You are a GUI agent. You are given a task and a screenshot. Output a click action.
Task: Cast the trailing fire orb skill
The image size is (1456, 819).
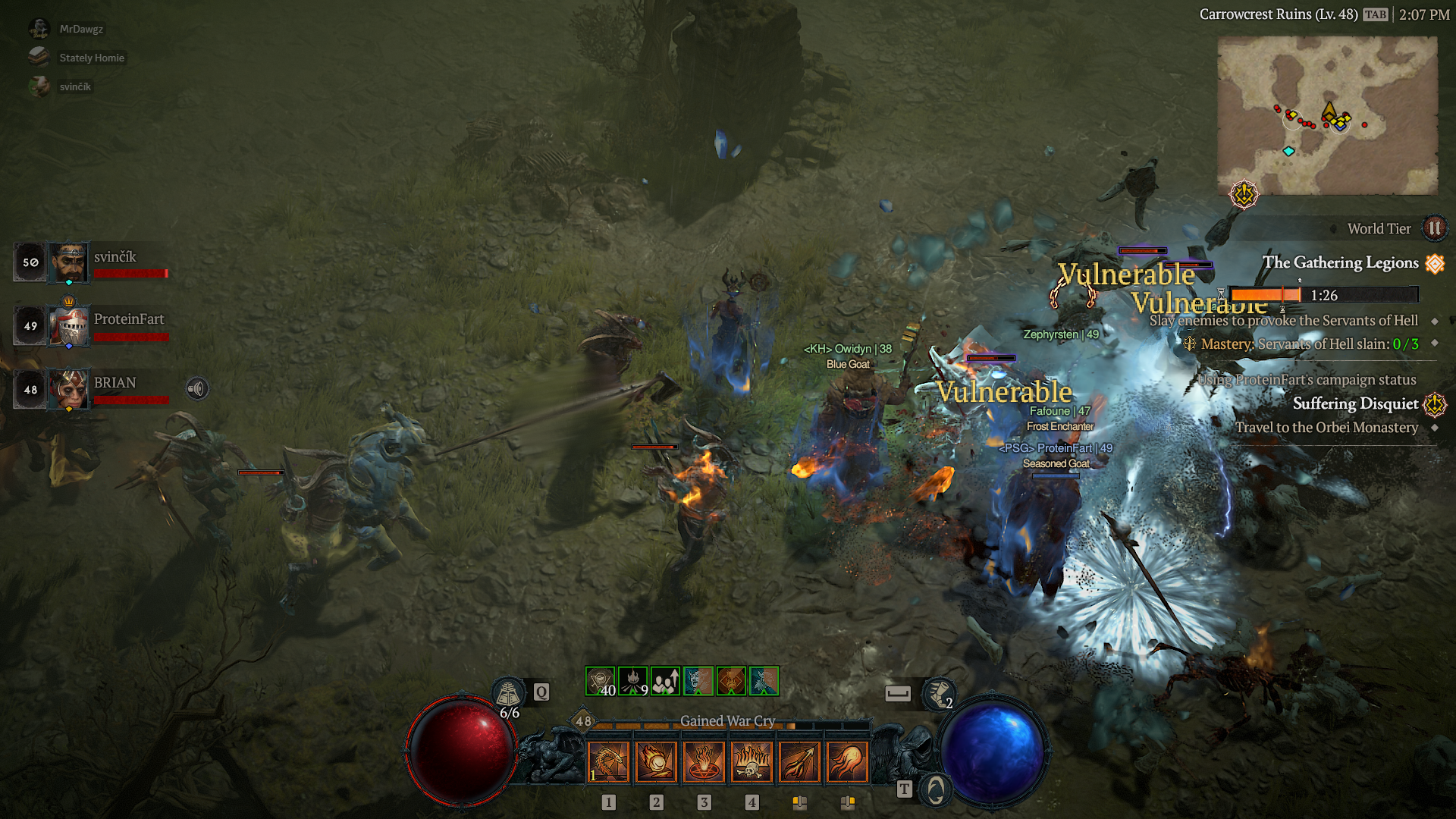tap(847, 761)
